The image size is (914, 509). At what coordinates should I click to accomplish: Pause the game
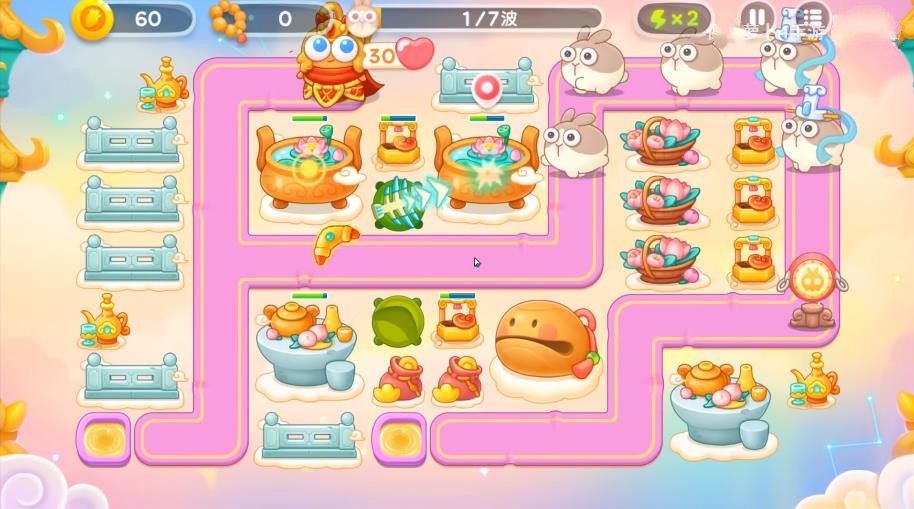[756, 18]
